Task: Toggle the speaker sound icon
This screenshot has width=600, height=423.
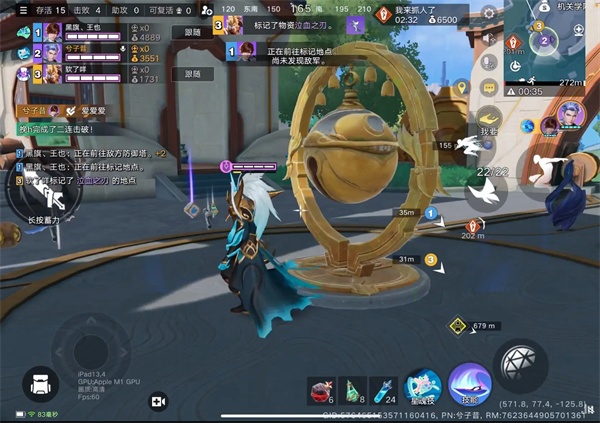Action: (x=488, y=39)
